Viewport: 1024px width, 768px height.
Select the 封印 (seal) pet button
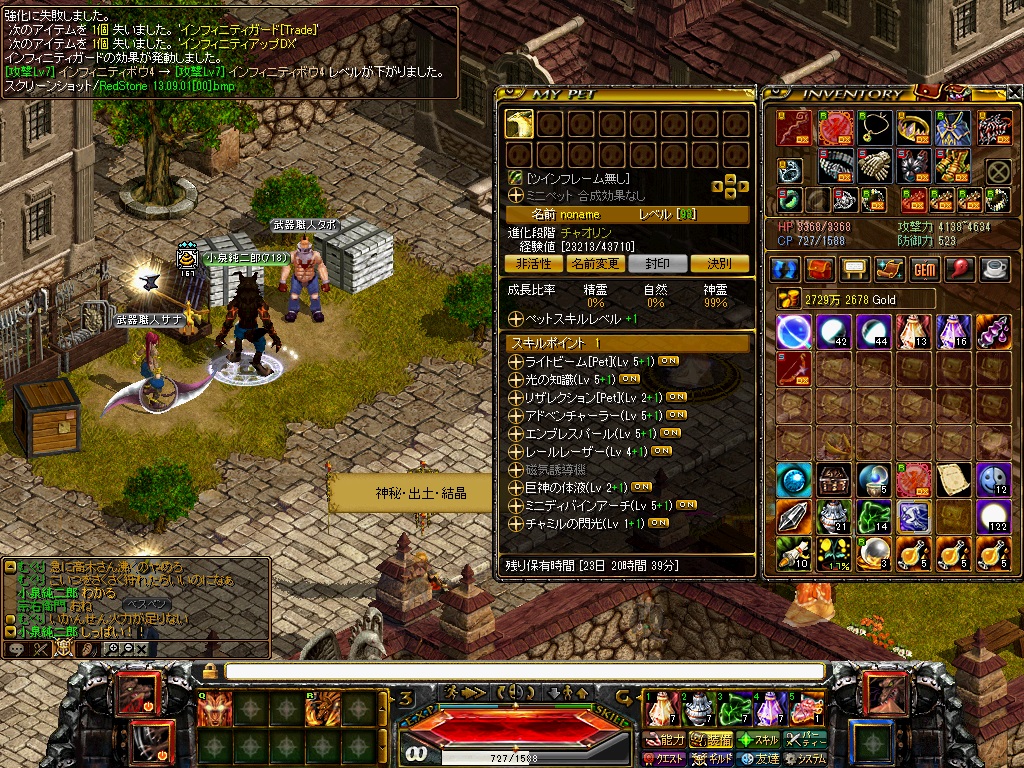click(657, 264)
